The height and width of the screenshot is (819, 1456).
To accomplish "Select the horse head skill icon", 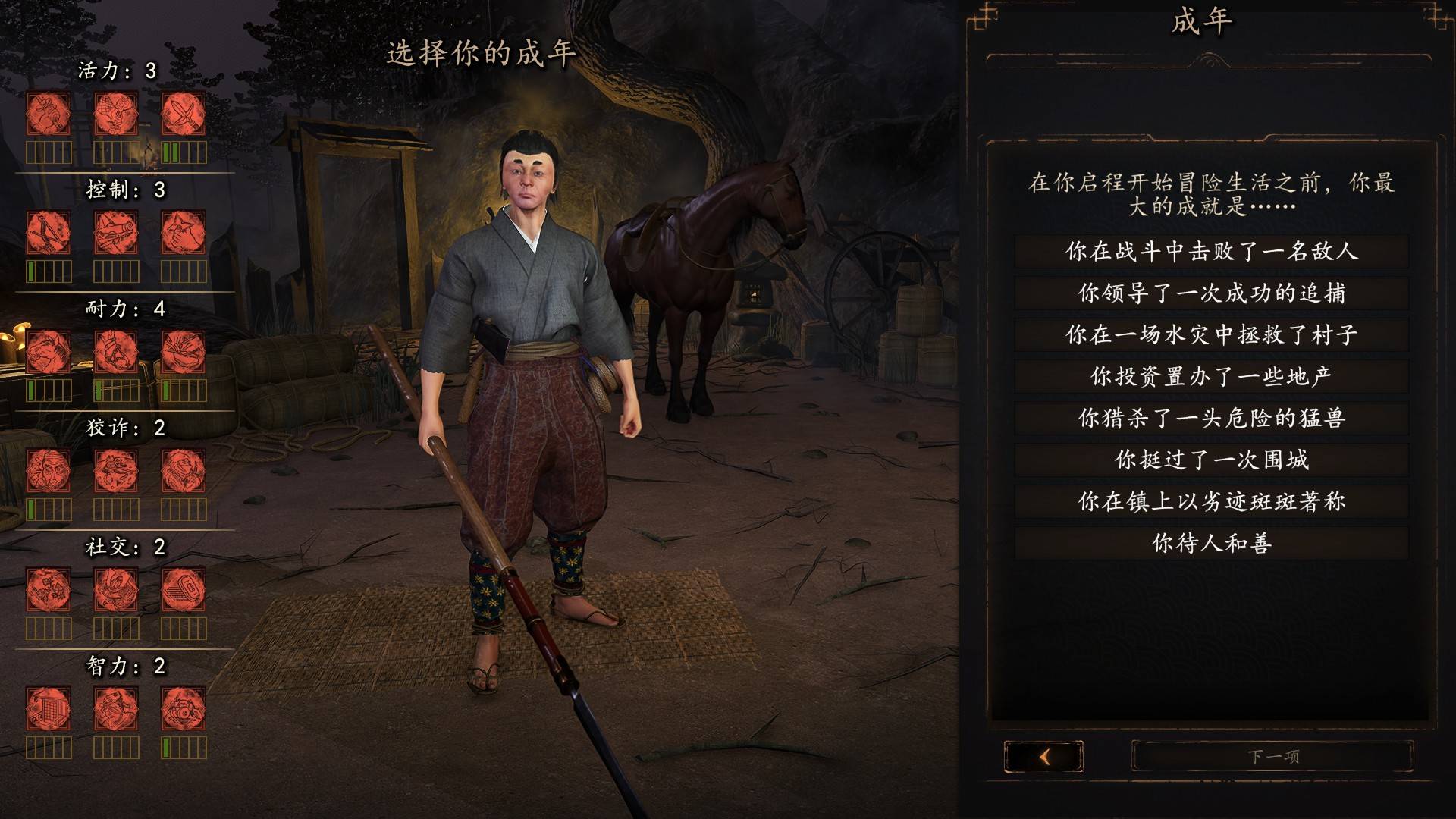I will 49,352.
